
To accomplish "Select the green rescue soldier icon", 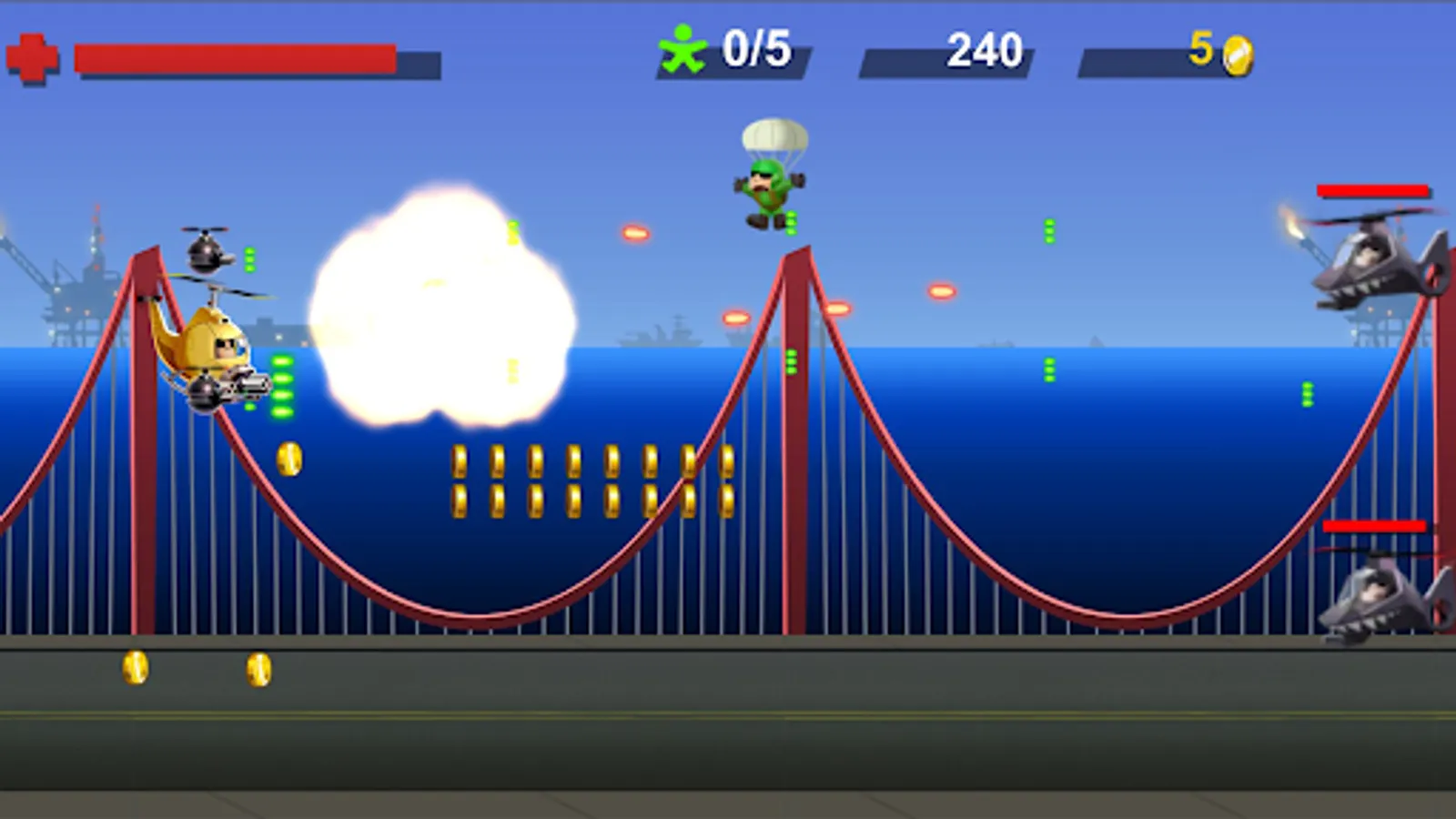I will click(685, 50).
